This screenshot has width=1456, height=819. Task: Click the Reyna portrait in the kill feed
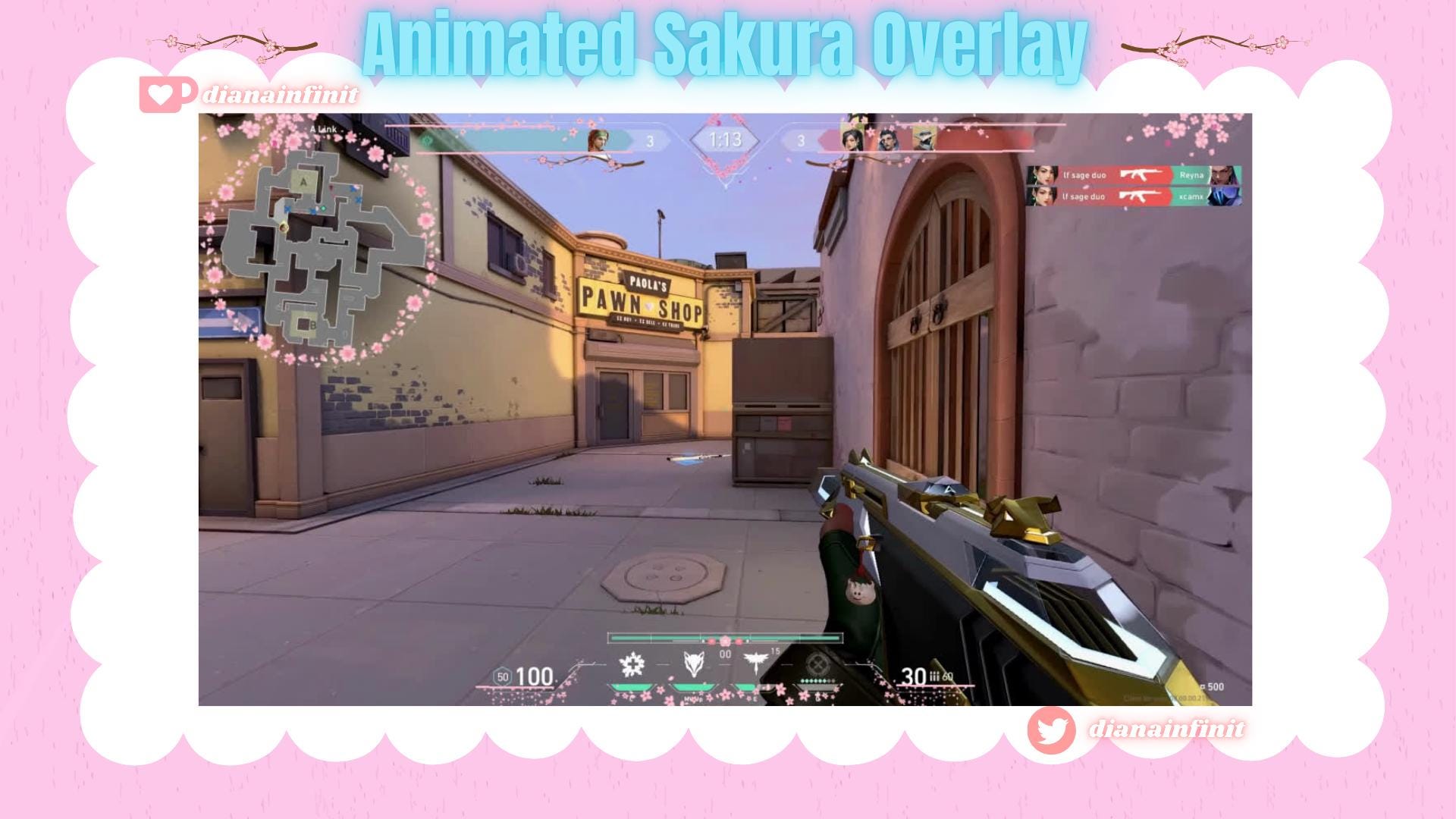(1225, 174)
